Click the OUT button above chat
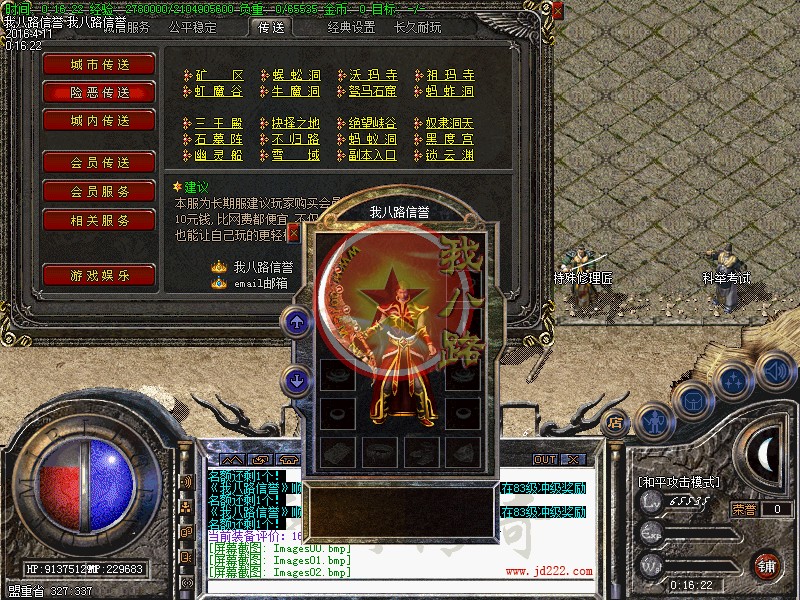The height and width of the screenshot is (600, 800). tap(544, 459)
